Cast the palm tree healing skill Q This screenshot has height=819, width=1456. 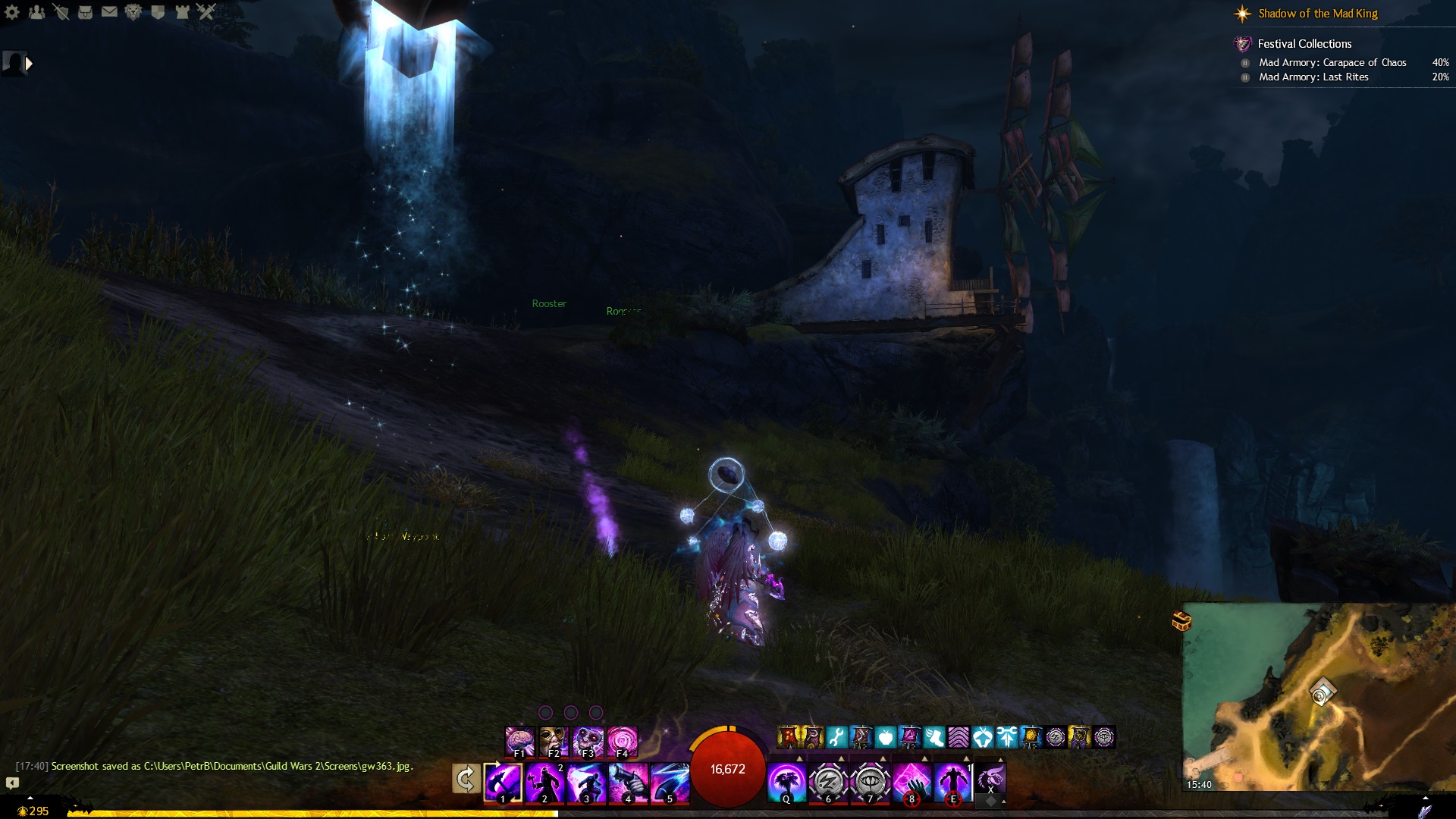(786, 783)
